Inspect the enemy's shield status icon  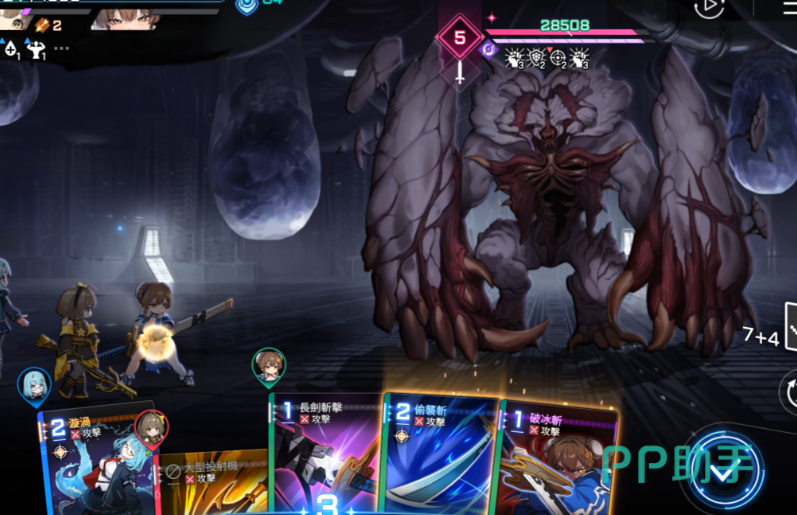[536, 58]
